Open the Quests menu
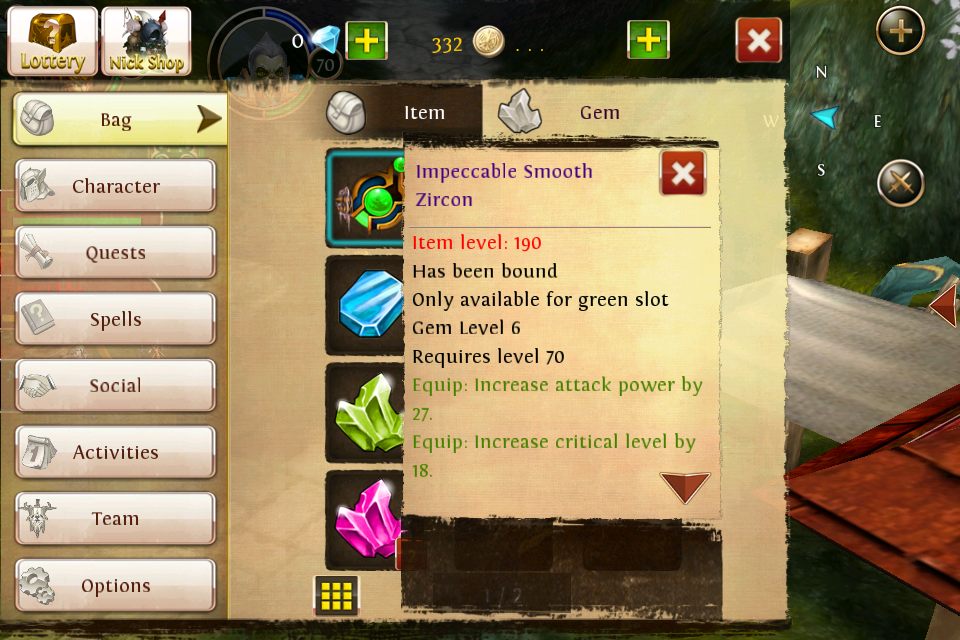The image size is (960, 640). (115, 253)
